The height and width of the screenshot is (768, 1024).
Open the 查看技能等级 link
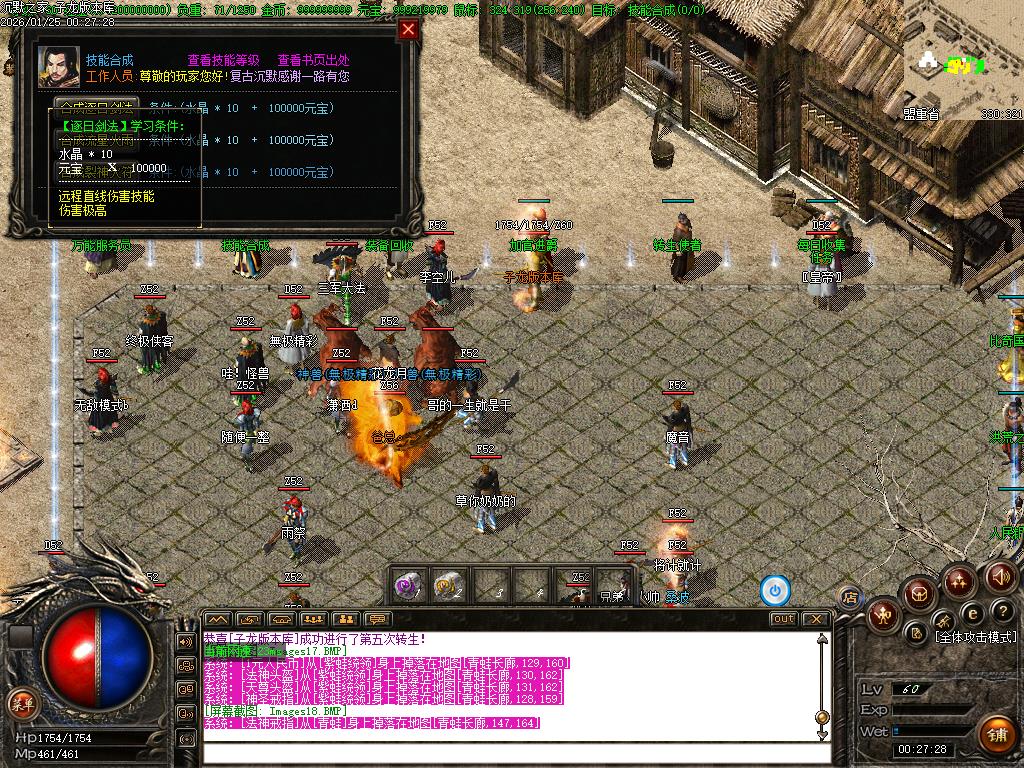(223, 60)
